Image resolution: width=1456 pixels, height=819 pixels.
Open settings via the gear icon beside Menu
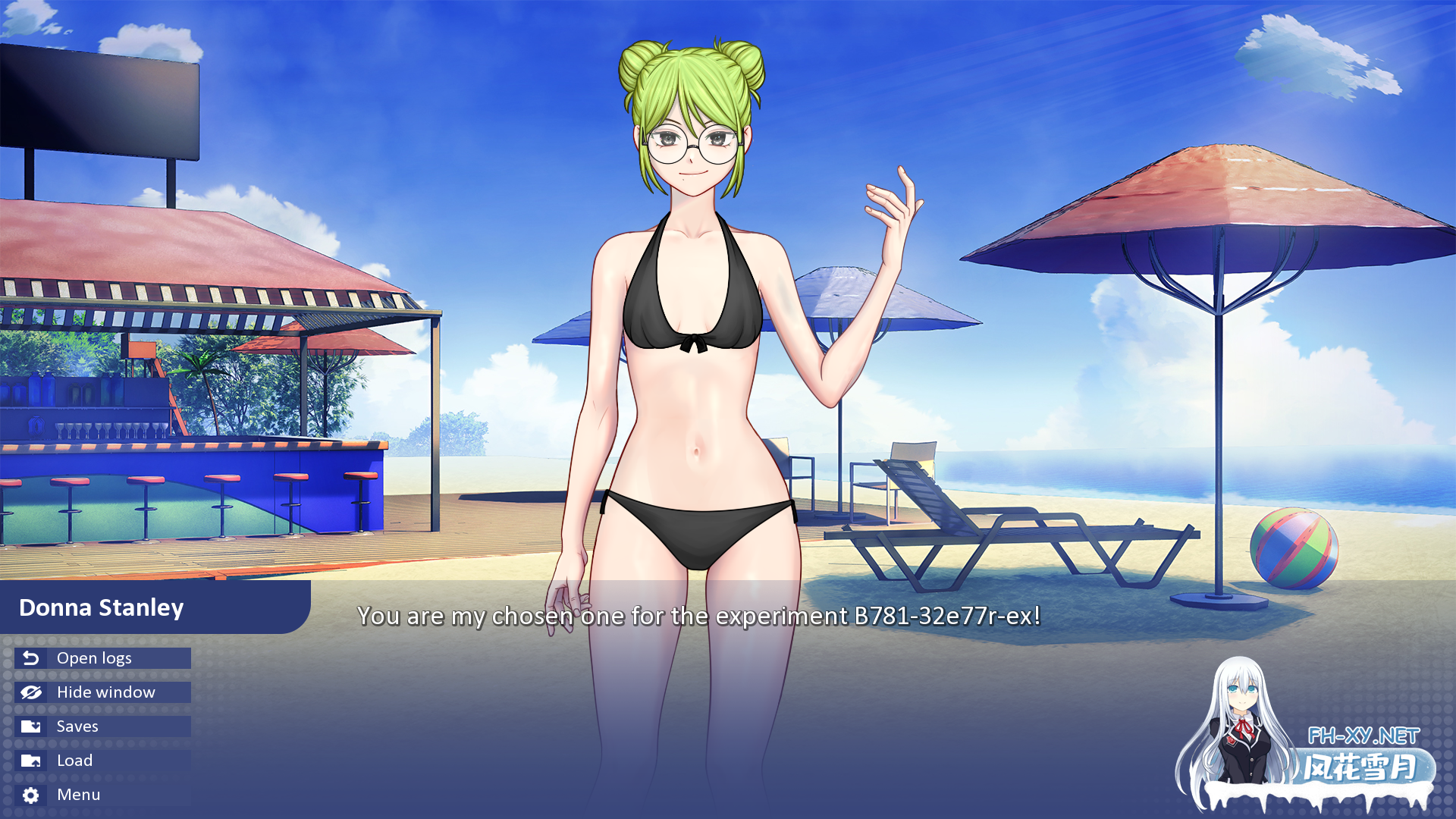click(30, 794)
